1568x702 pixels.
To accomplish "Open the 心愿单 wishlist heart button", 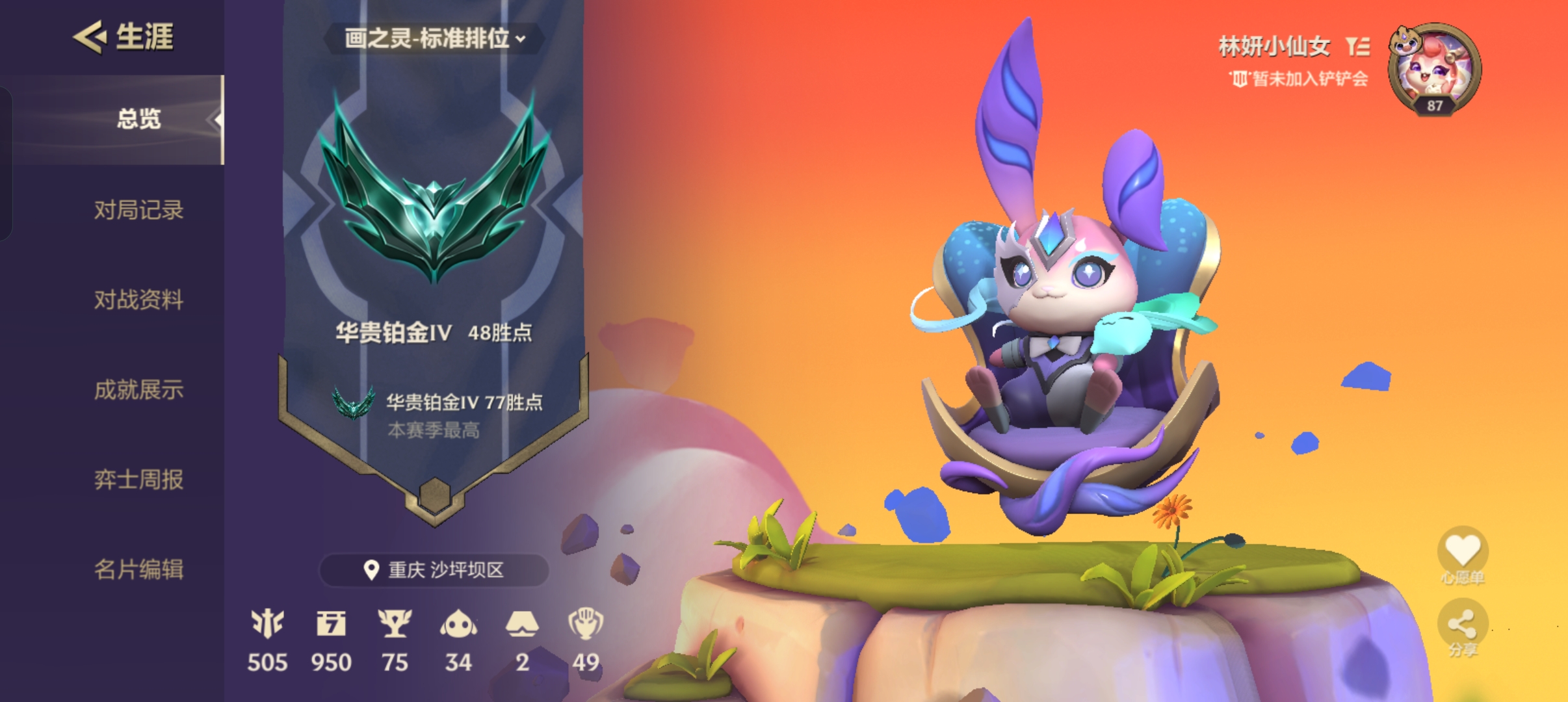I will tap(1462, 551).
